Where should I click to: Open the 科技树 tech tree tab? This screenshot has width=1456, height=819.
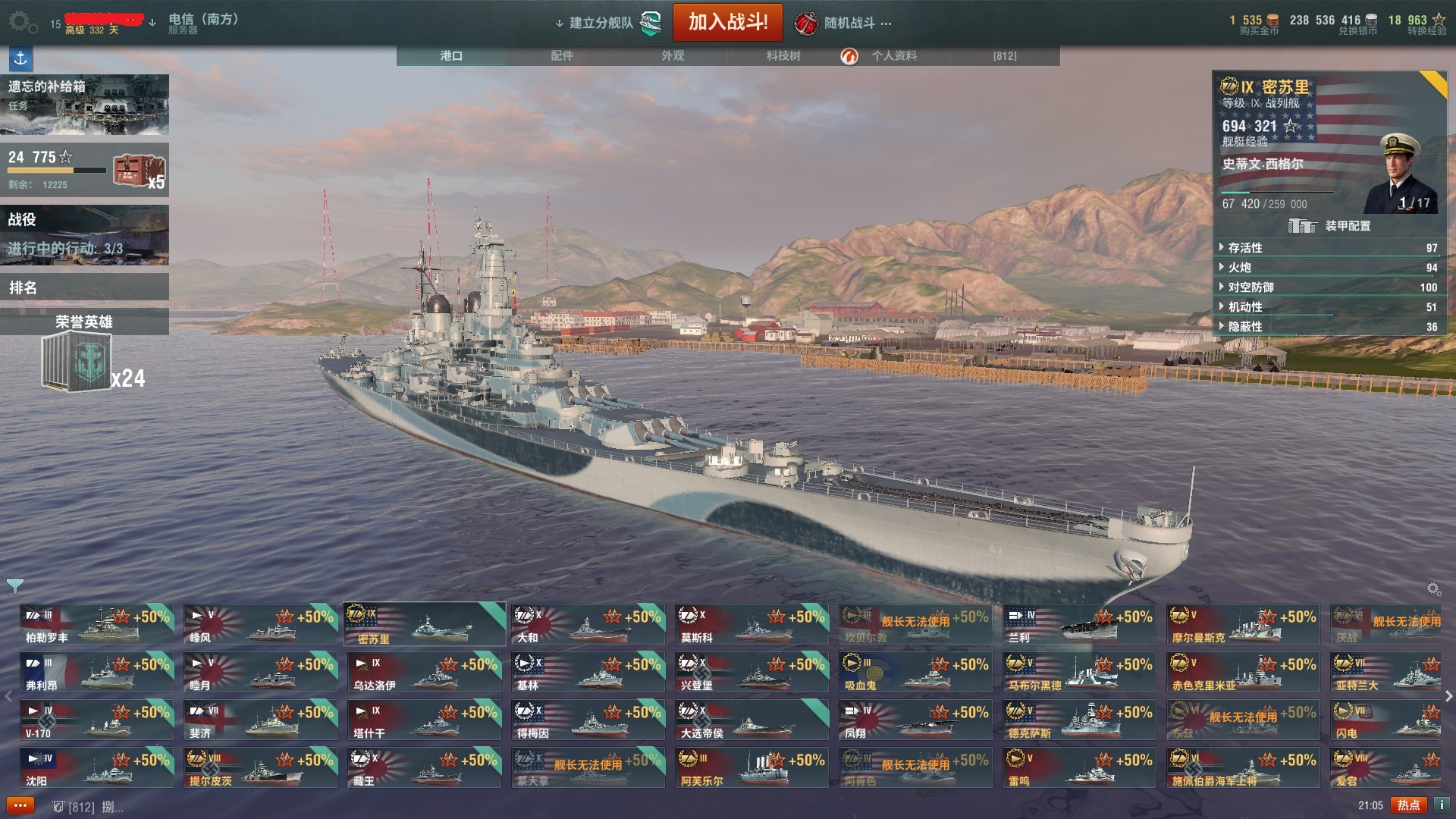pyautogui.click(x=783, y=55)
